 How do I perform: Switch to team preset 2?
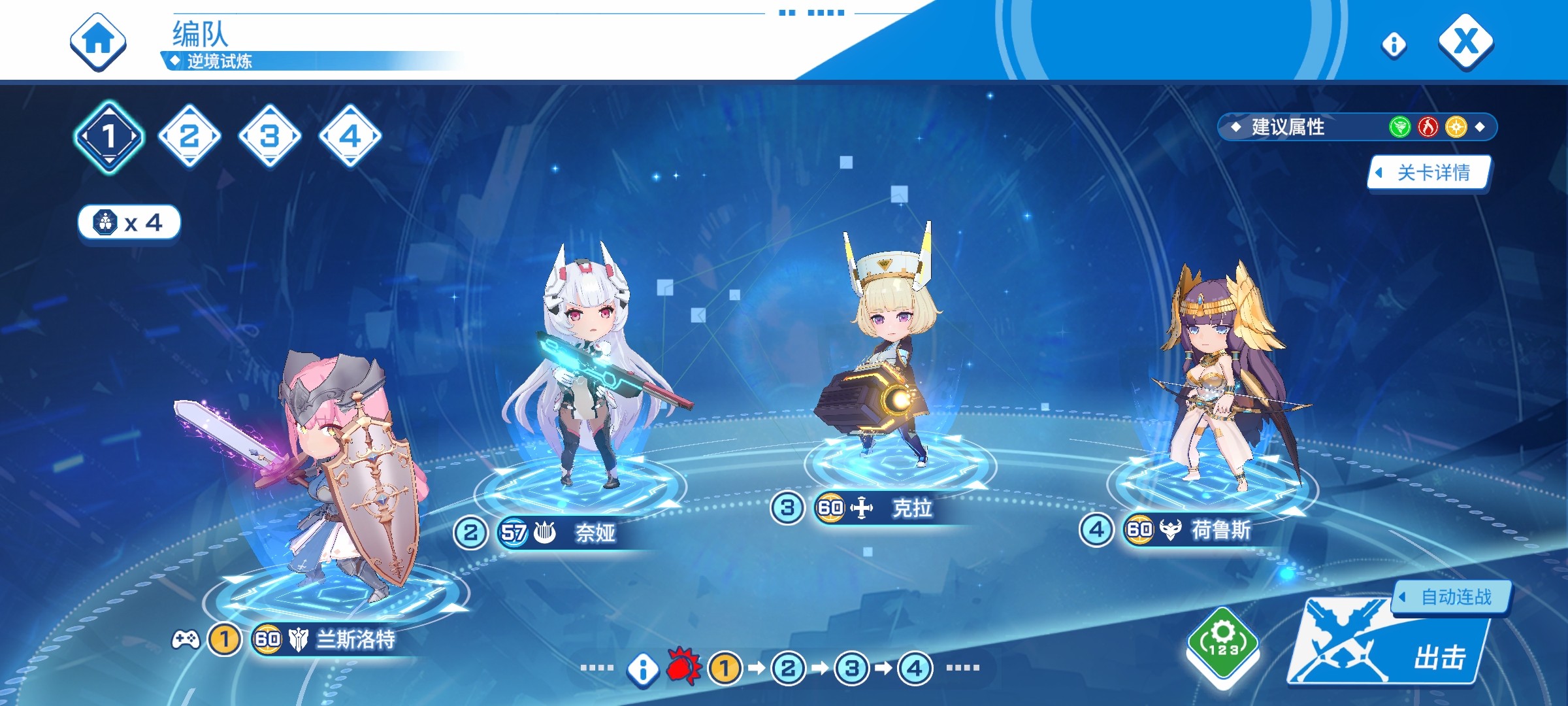pos(189,136)
